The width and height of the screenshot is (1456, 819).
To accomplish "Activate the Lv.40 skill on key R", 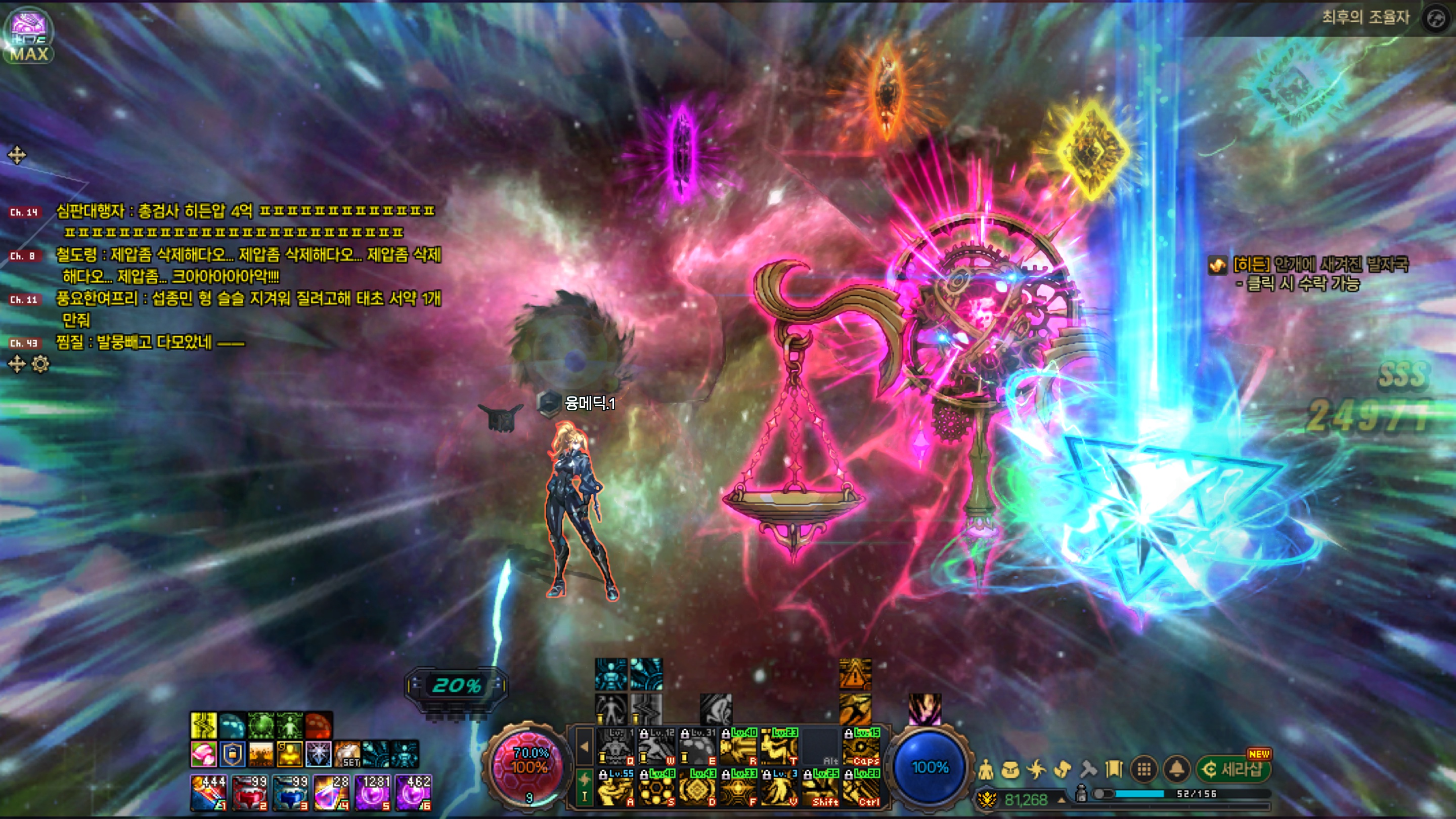I will point(738,747).
